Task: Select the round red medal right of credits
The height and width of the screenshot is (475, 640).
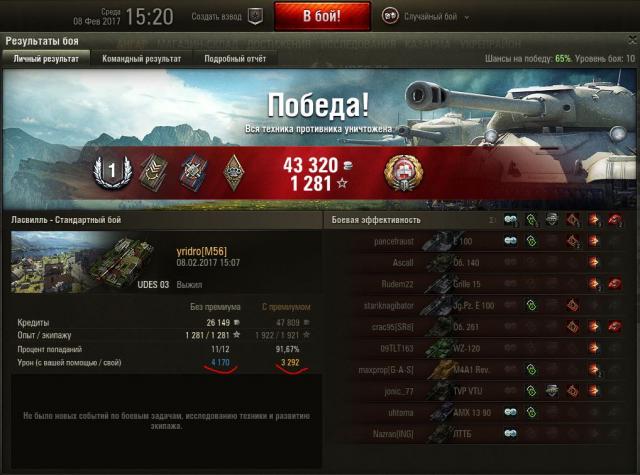Action: click(x=402, y=172)
